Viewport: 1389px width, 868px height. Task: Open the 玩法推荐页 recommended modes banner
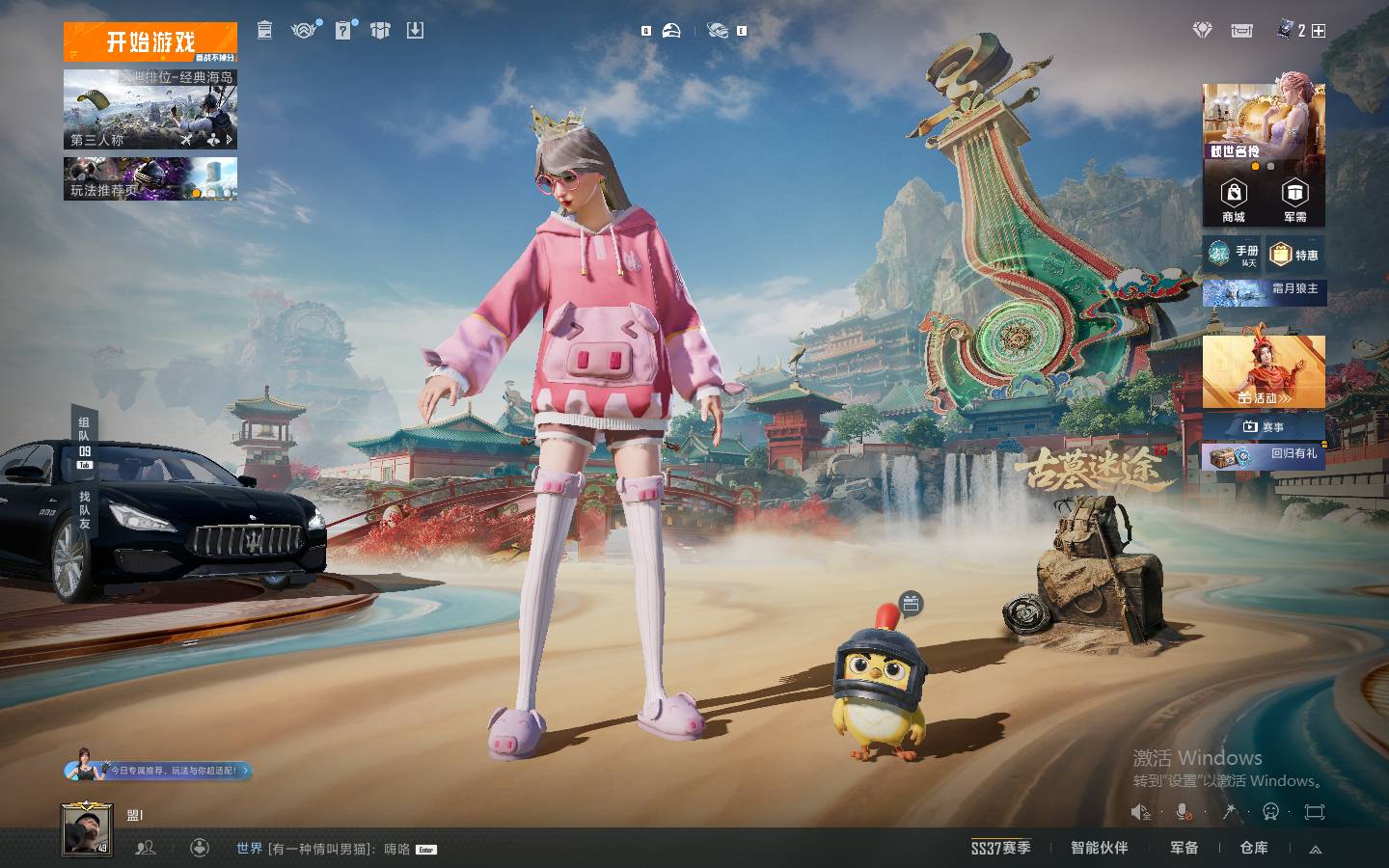pos(150,179)
